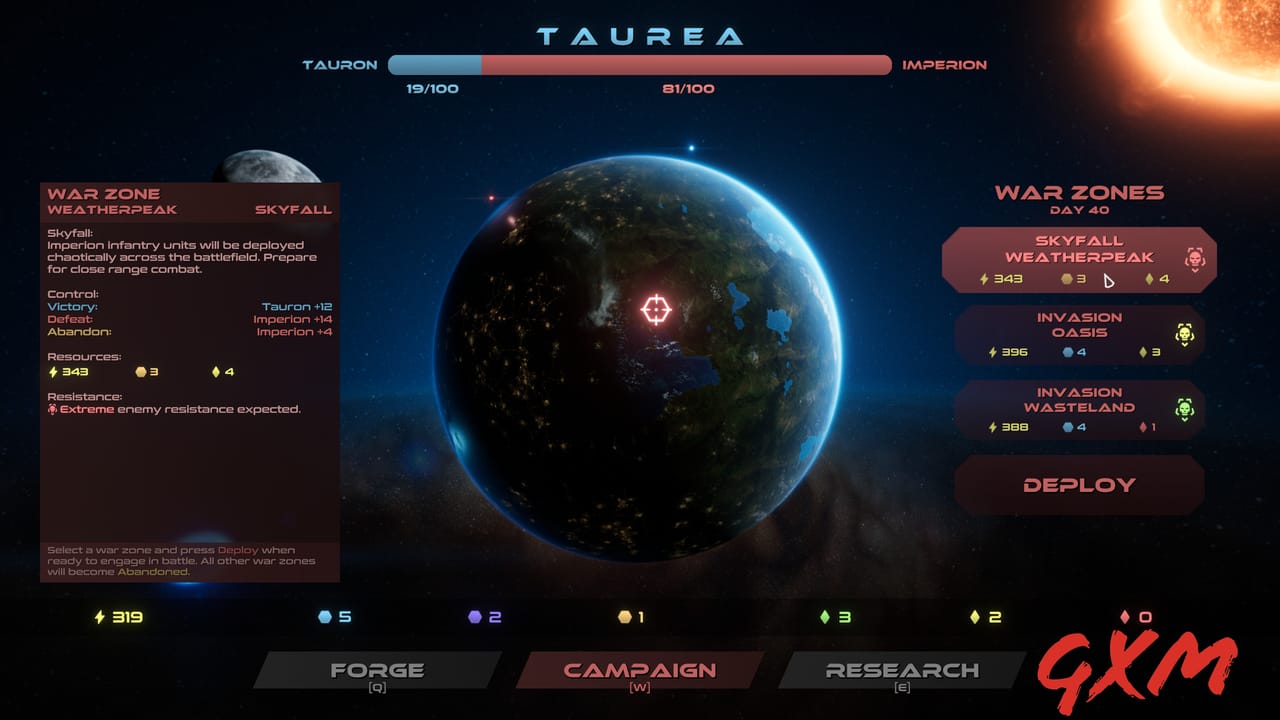Switch to the Forge tab

(x=380, y=670)
